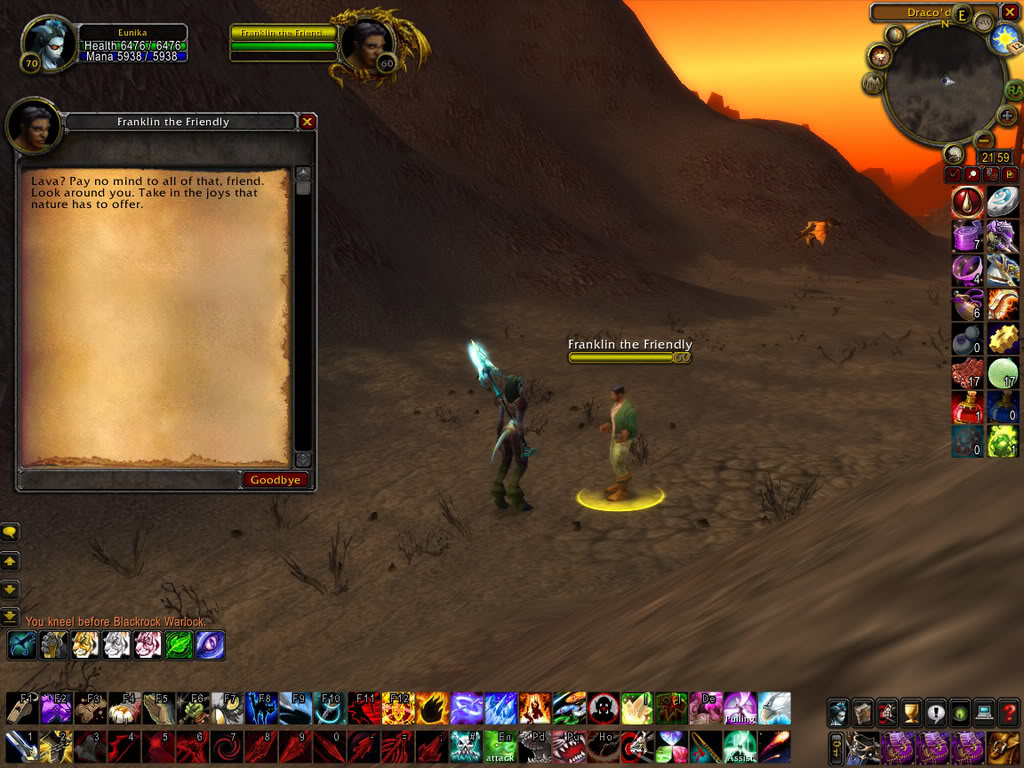Open the achievements golden trophy button

pyautogui.click(x=911, y=713)
